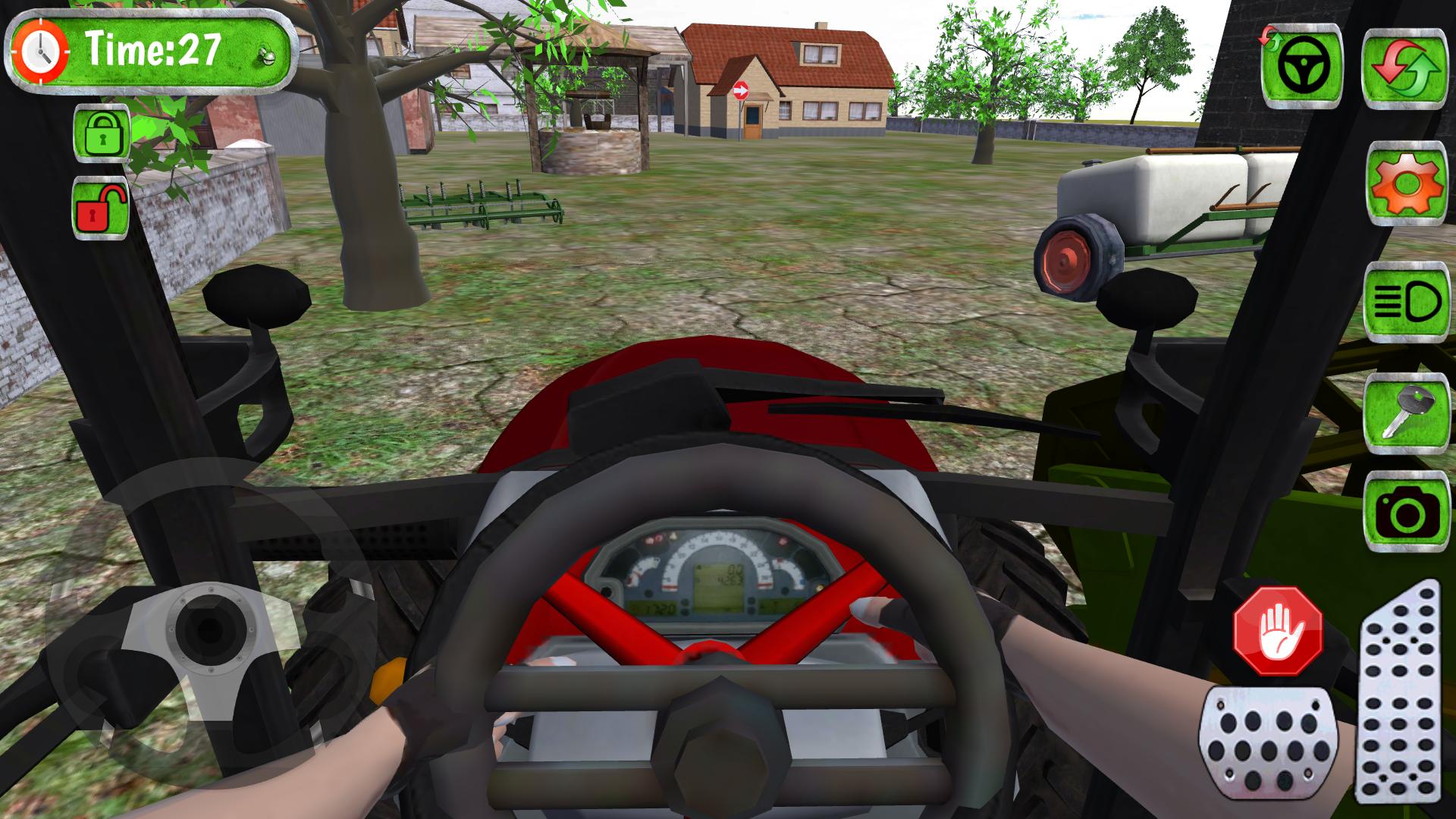Turn the ignition key icon

[x=1407, y=413]
